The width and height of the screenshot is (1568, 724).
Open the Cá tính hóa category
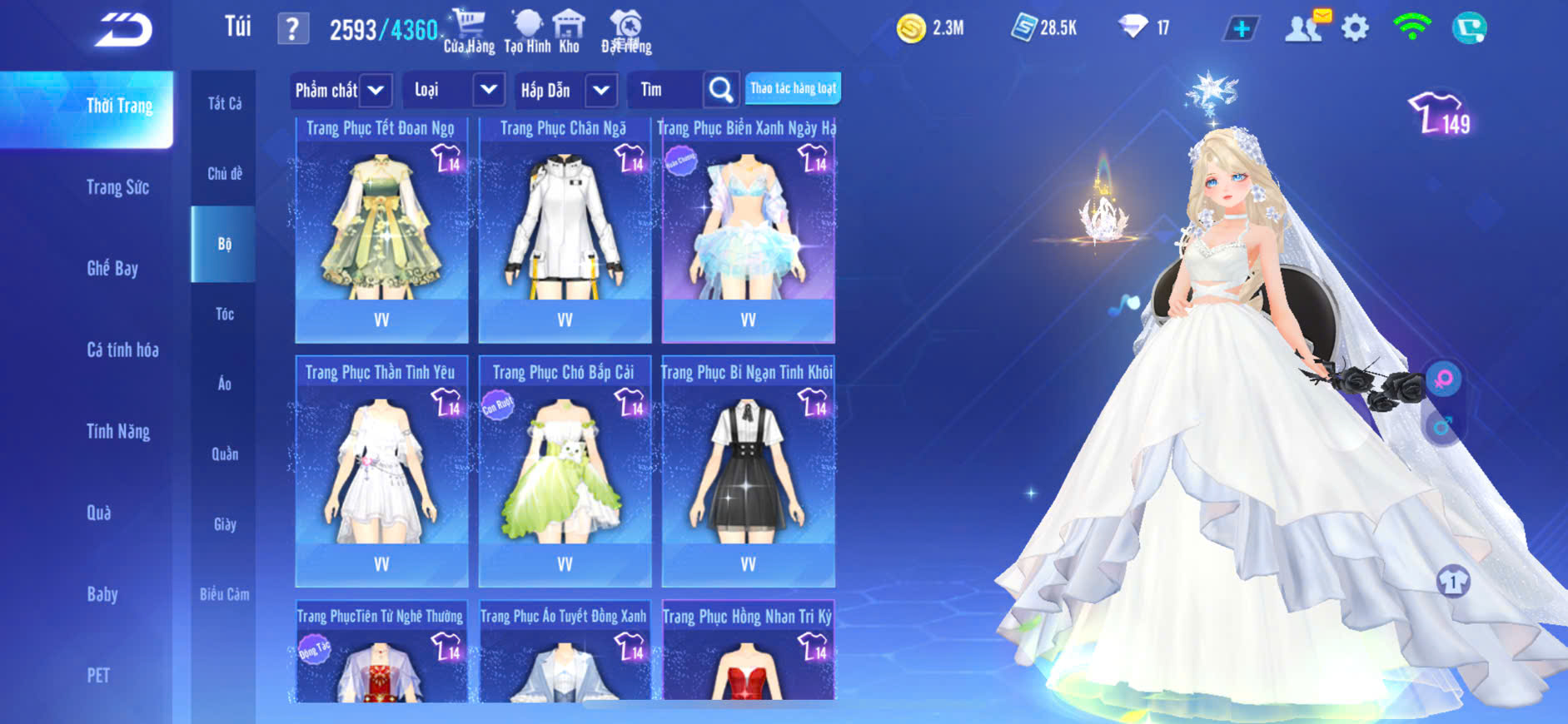[122, 350]
